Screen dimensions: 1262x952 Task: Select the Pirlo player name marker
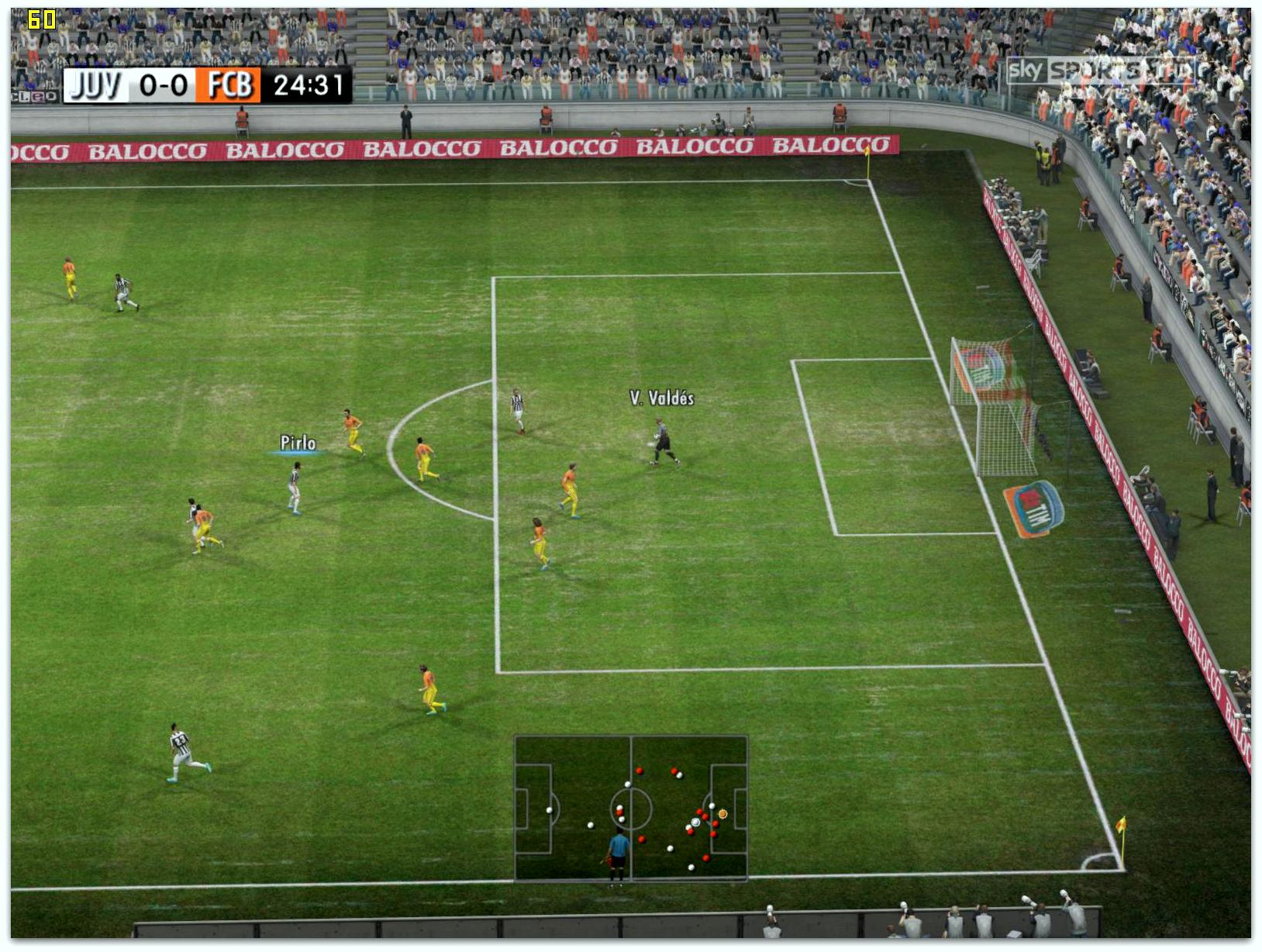[x=298, y=443]
